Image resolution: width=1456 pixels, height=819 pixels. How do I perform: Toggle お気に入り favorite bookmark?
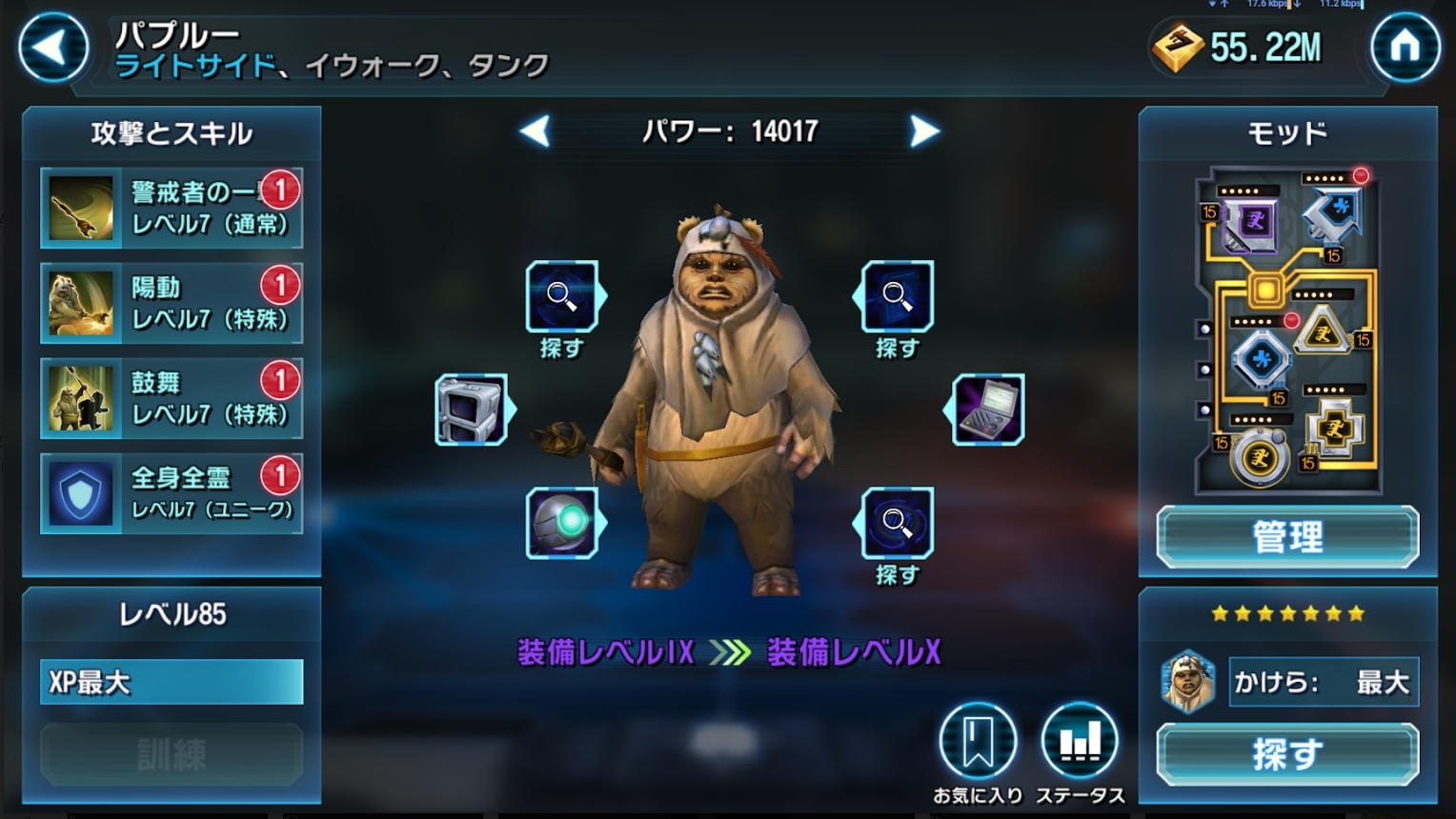(x=977, y=740)
